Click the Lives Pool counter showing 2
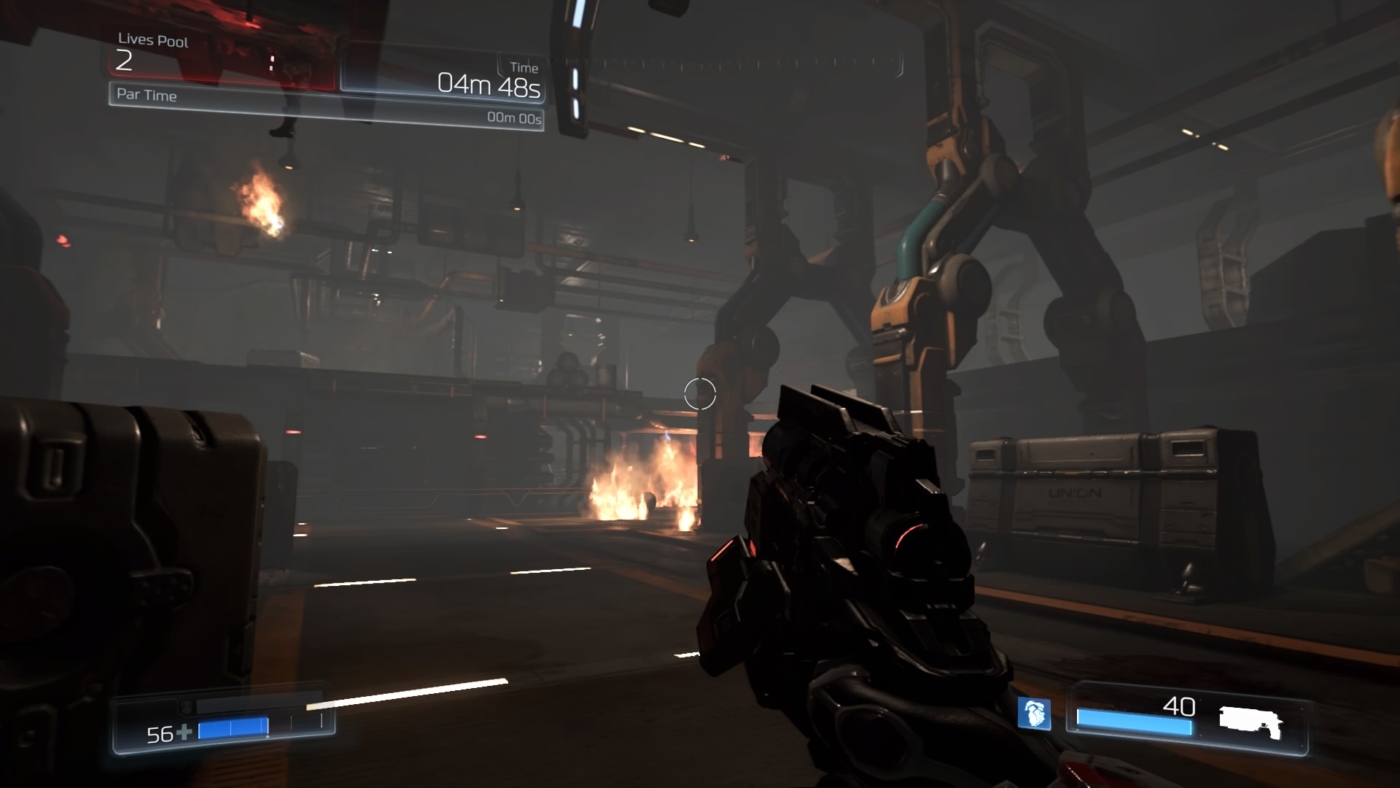The image size is (1400, 788). (x=122, y=62)
